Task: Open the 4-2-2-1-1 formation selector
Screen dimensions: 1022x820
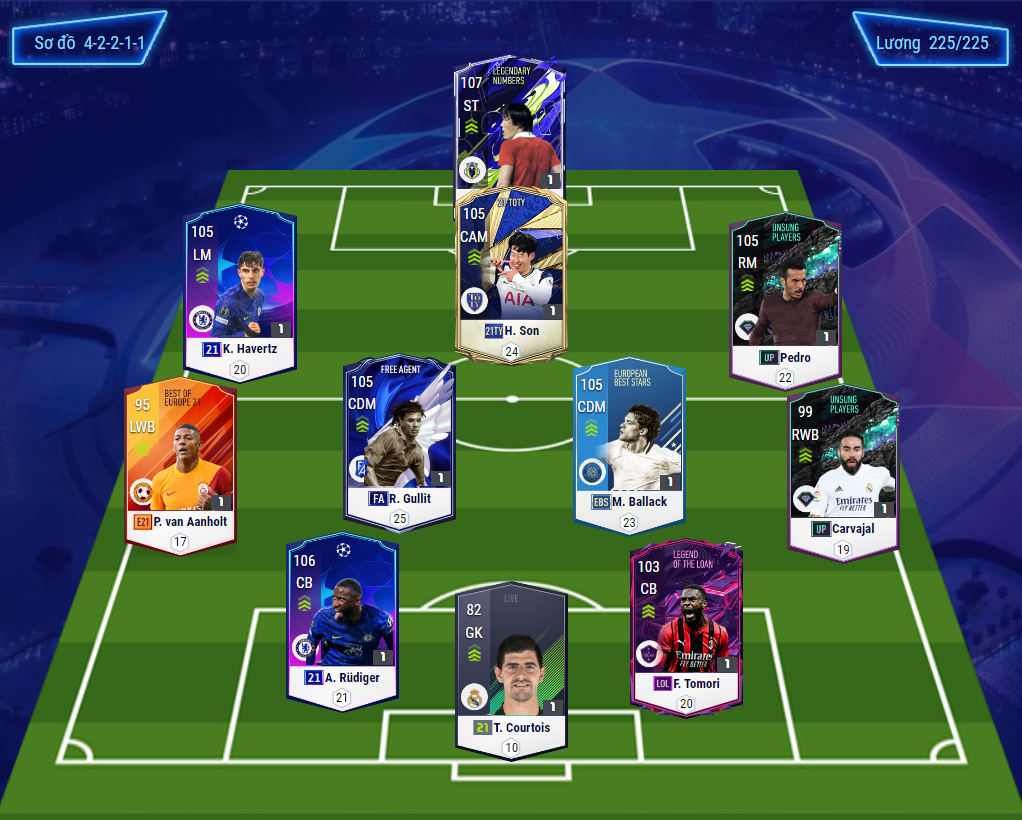Action: coord(88,43)
